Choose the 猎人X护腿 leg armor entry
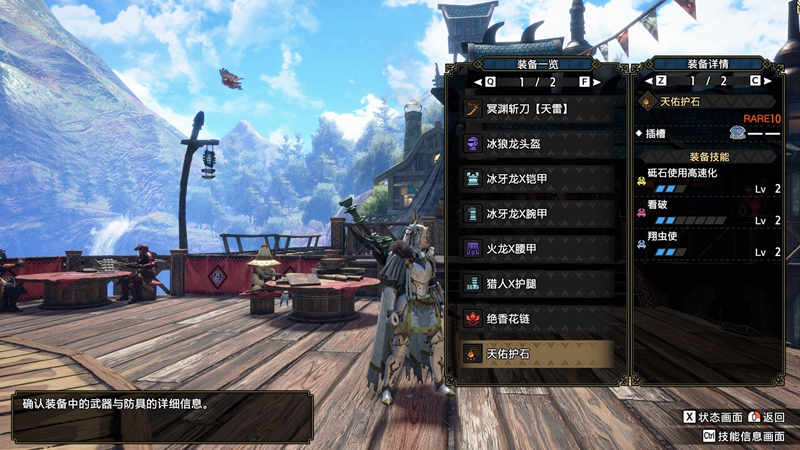Screen dimensions: 800x450 click(x=538, y=283)
